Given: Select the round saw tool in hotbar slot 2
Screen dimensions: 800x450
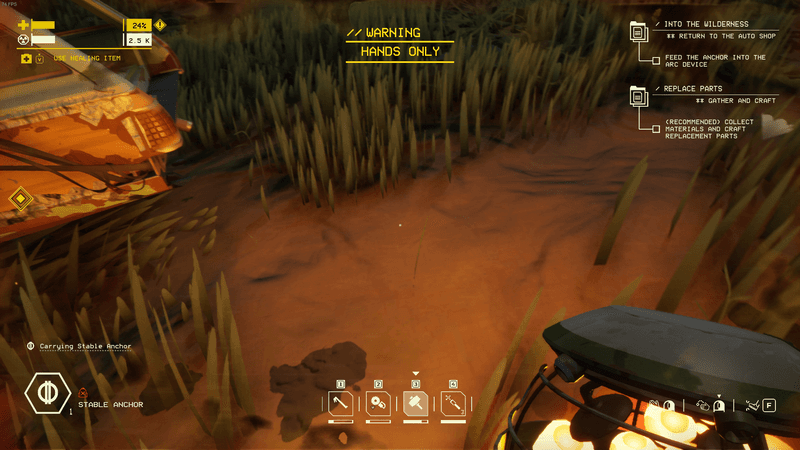Looking at the screenshot, I should (x=378, y=404).
